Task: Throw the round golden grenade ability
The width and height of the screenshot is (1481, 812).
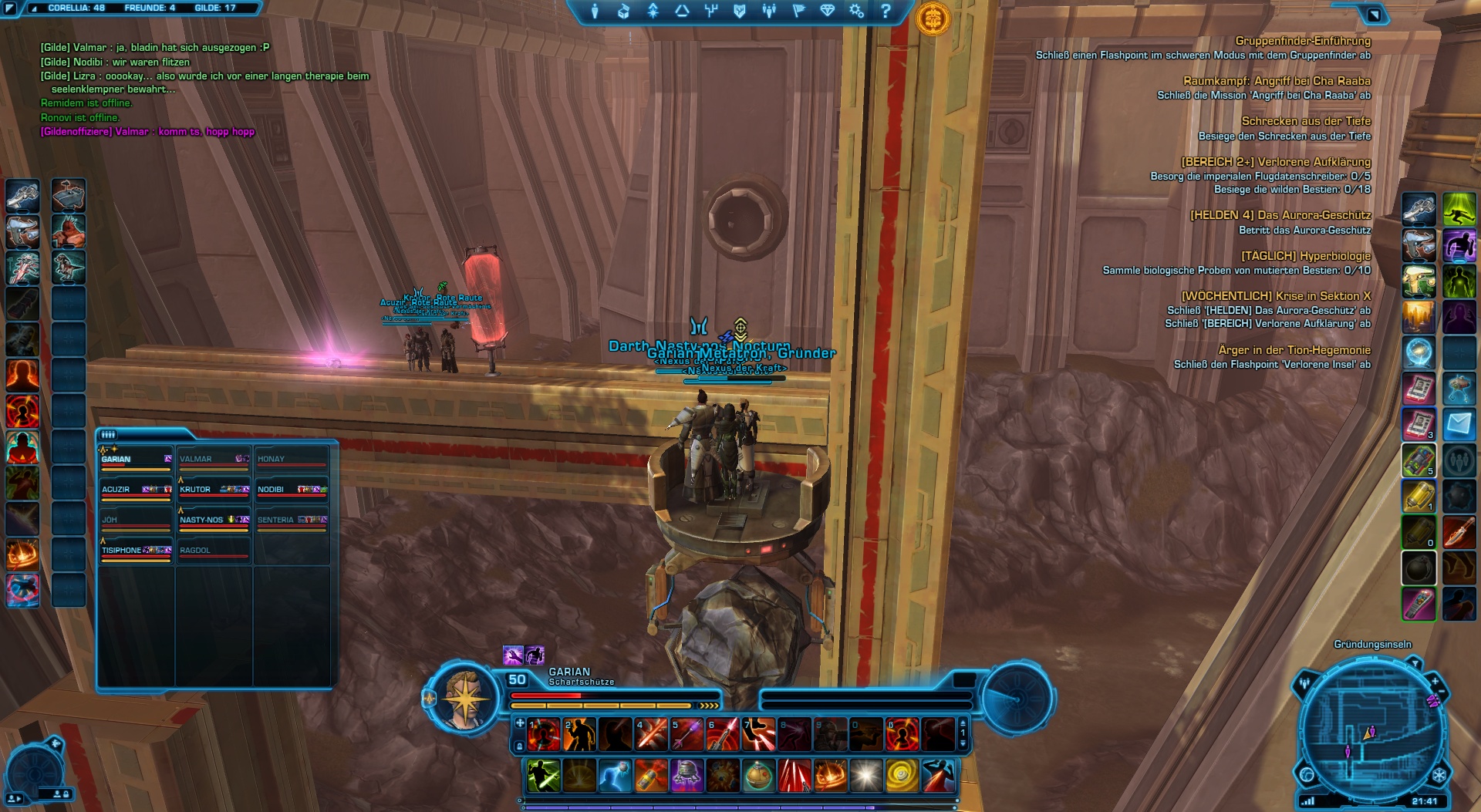Action: click(759, 776)
